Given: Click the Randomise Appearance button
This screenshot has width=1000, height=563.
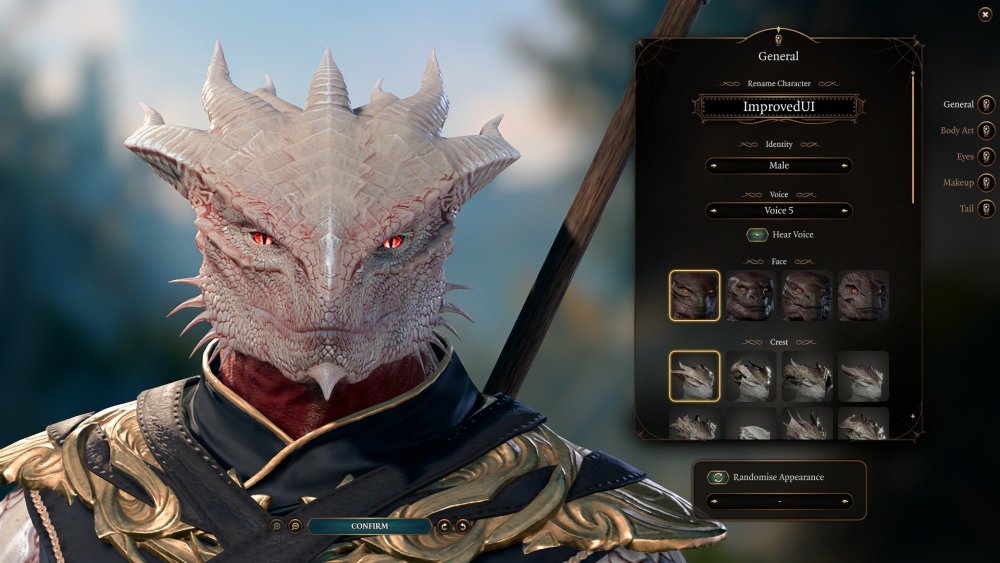Looking at the screenshot, I should pyautogui.click(x=716, y=478).
